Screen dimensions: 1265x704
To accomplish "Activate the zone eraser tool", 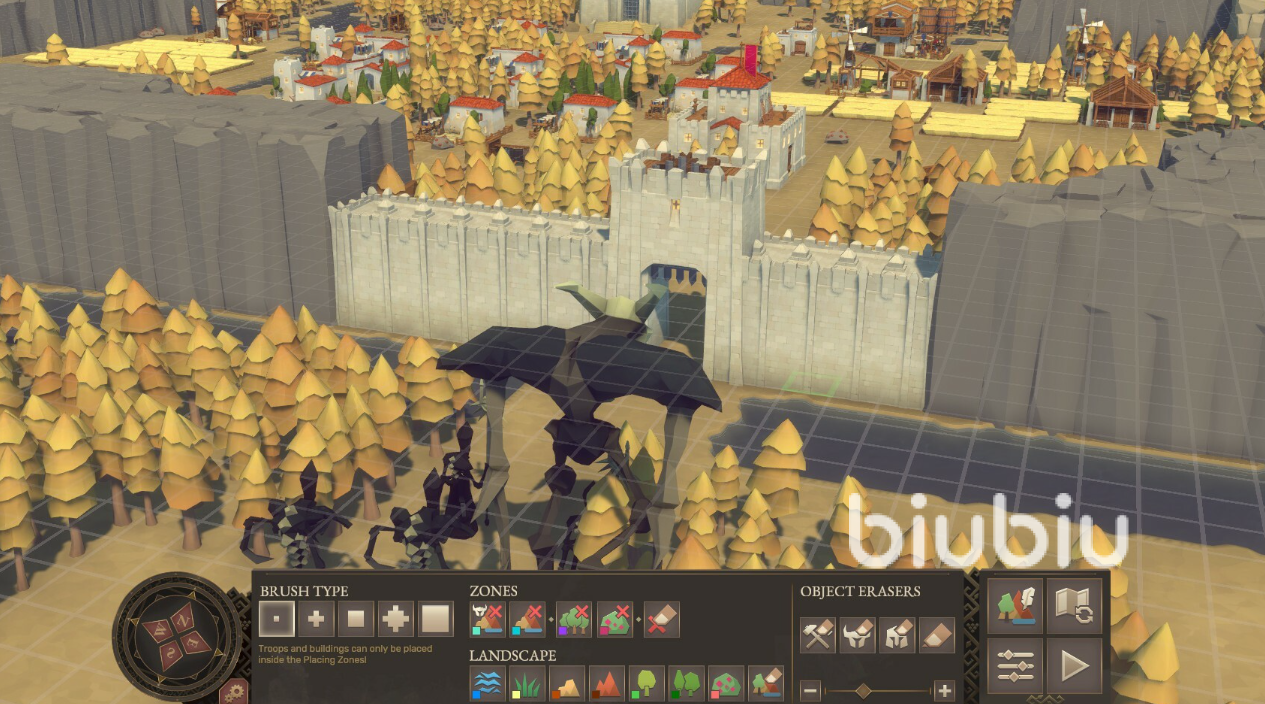I will pos(662,620).
